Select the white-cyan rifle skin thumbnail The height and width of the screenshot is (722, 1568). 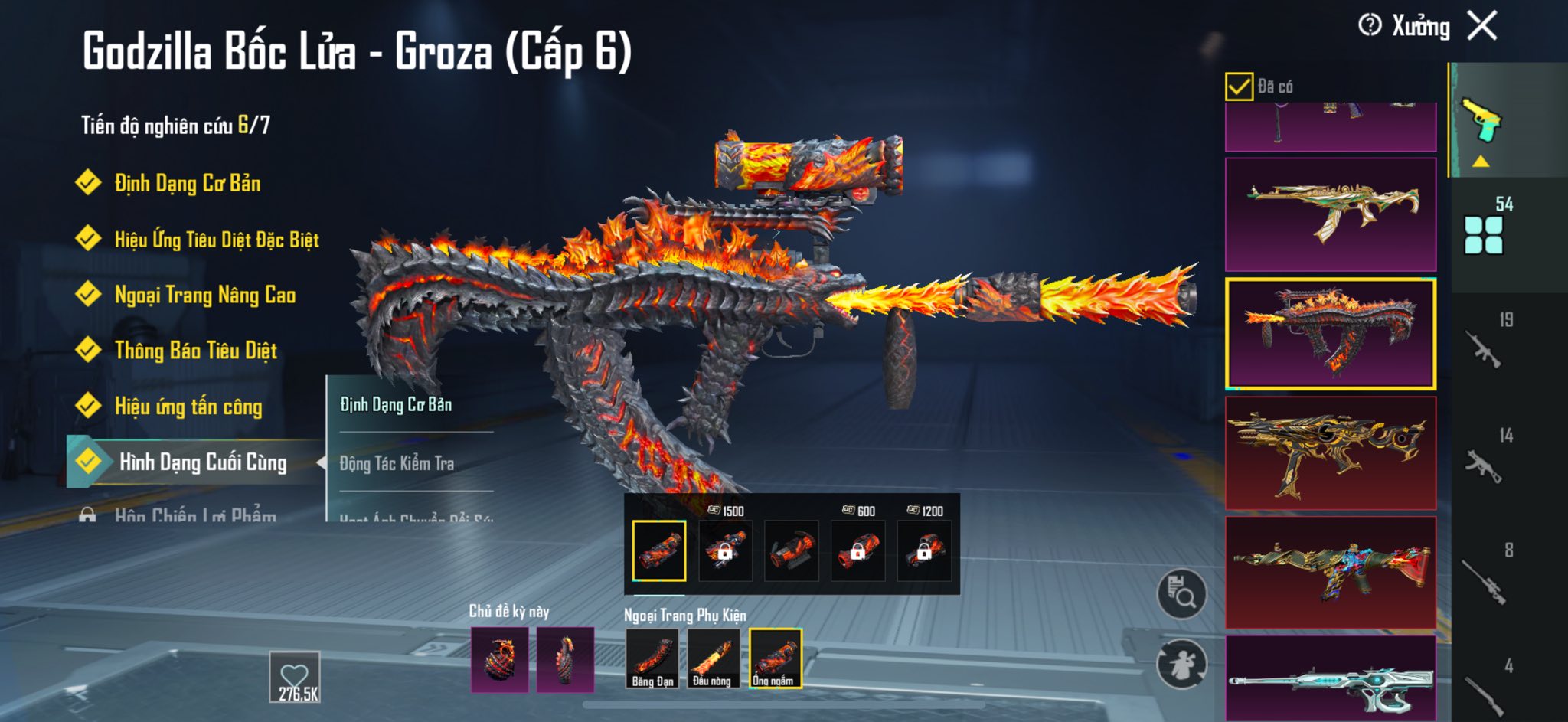[x=1331, y=680]
